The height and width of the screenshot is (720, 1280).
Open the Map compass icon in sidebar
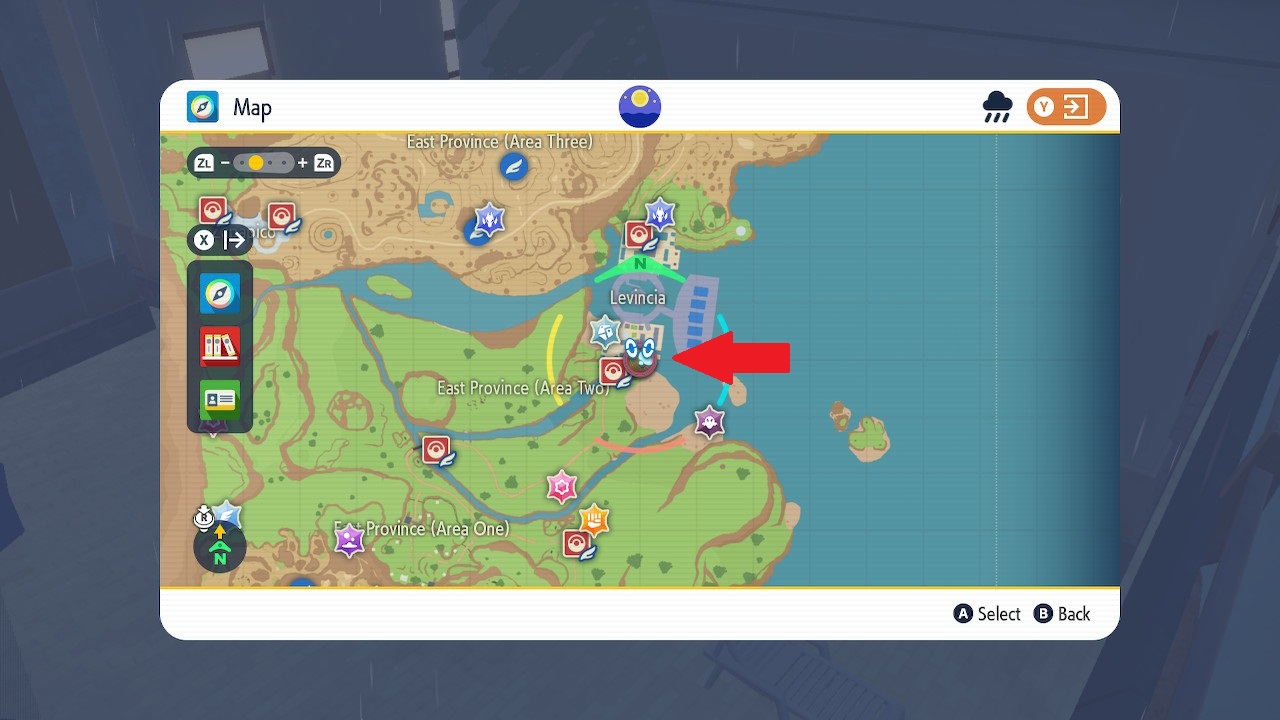click(219, 291)
